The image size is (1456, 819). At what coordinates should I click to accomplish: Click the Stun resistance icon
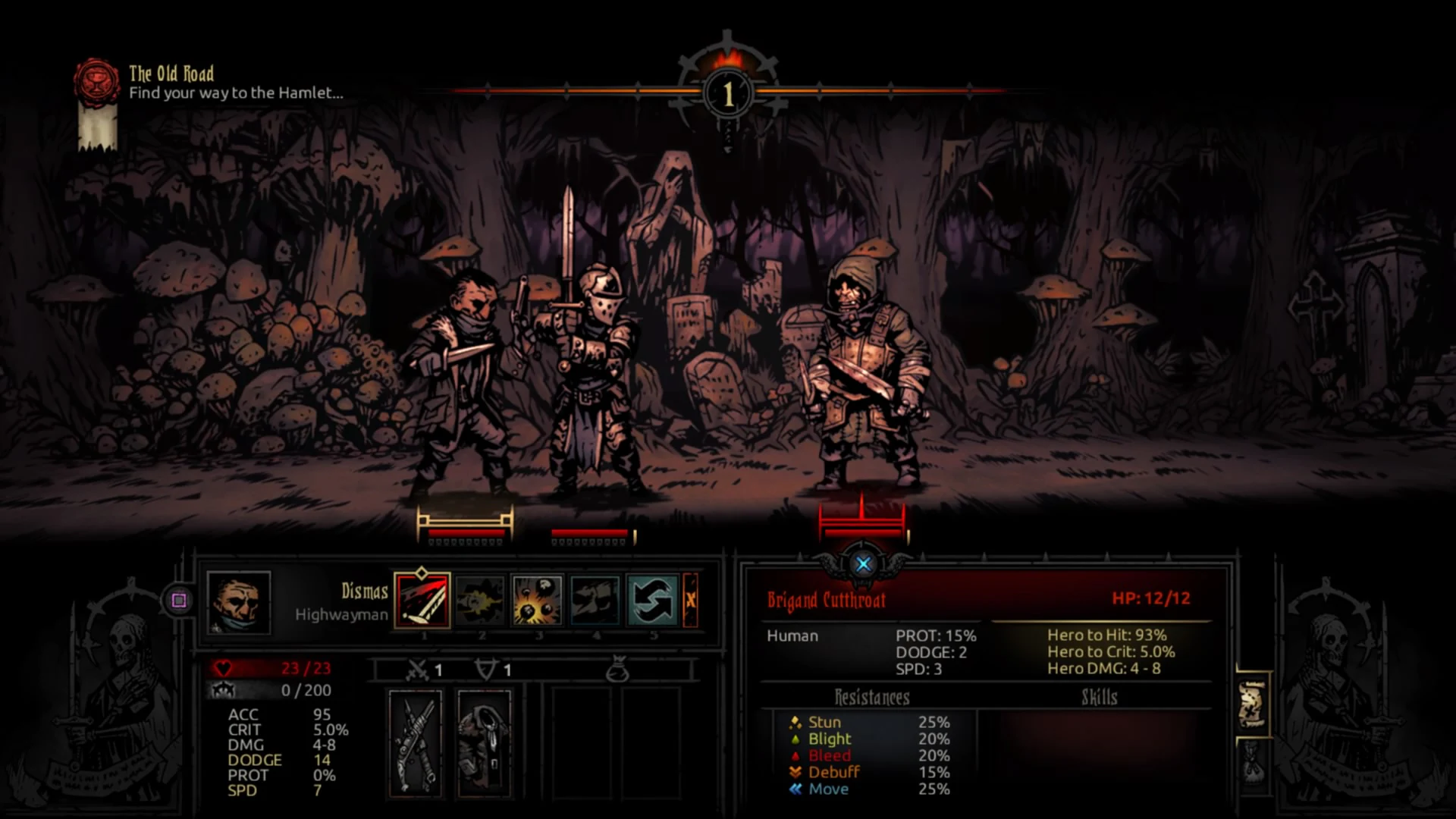point(795,722)
